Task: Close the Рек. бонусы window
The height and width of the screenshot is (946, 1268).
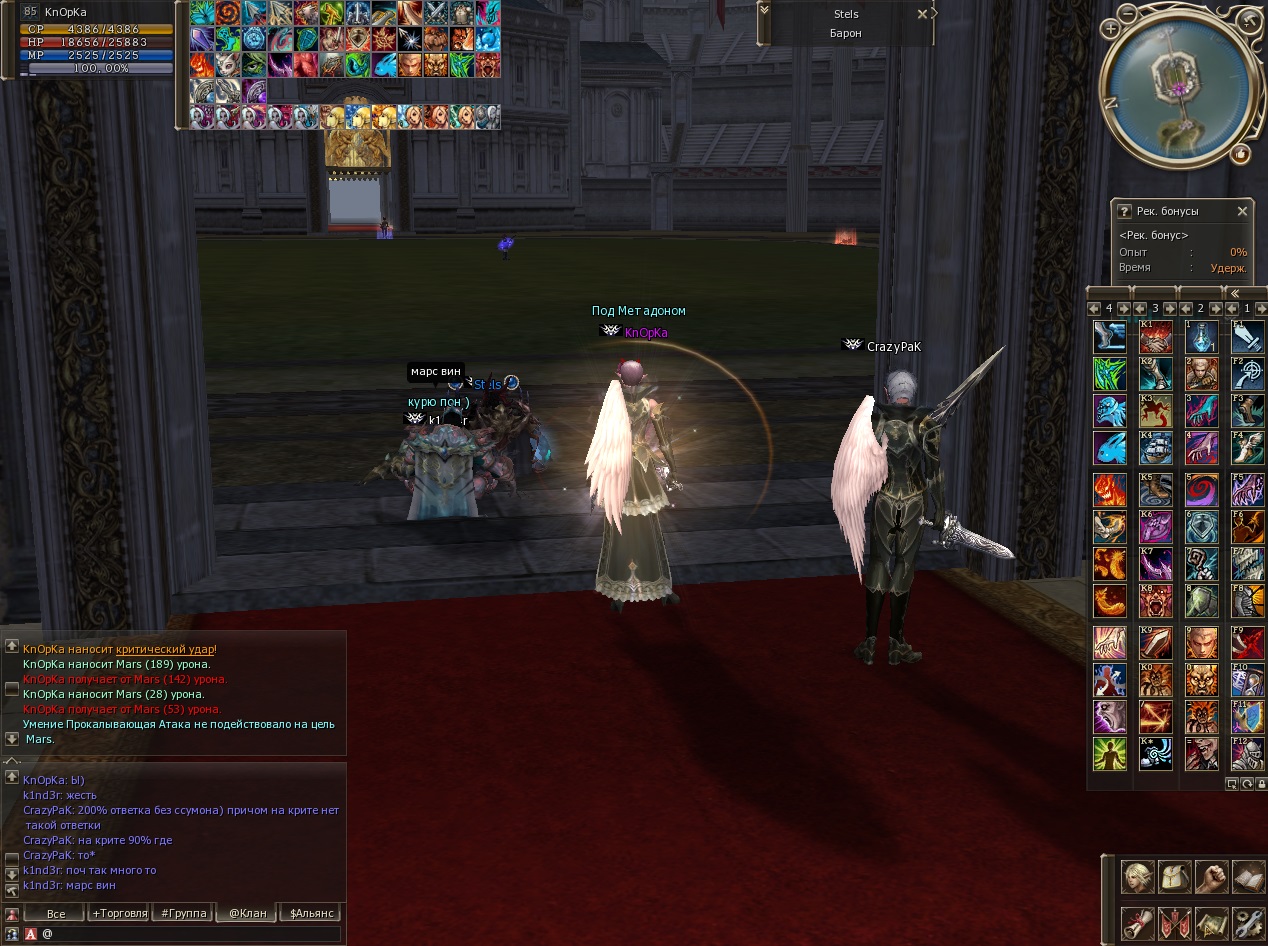Action: coord(1242,211)
